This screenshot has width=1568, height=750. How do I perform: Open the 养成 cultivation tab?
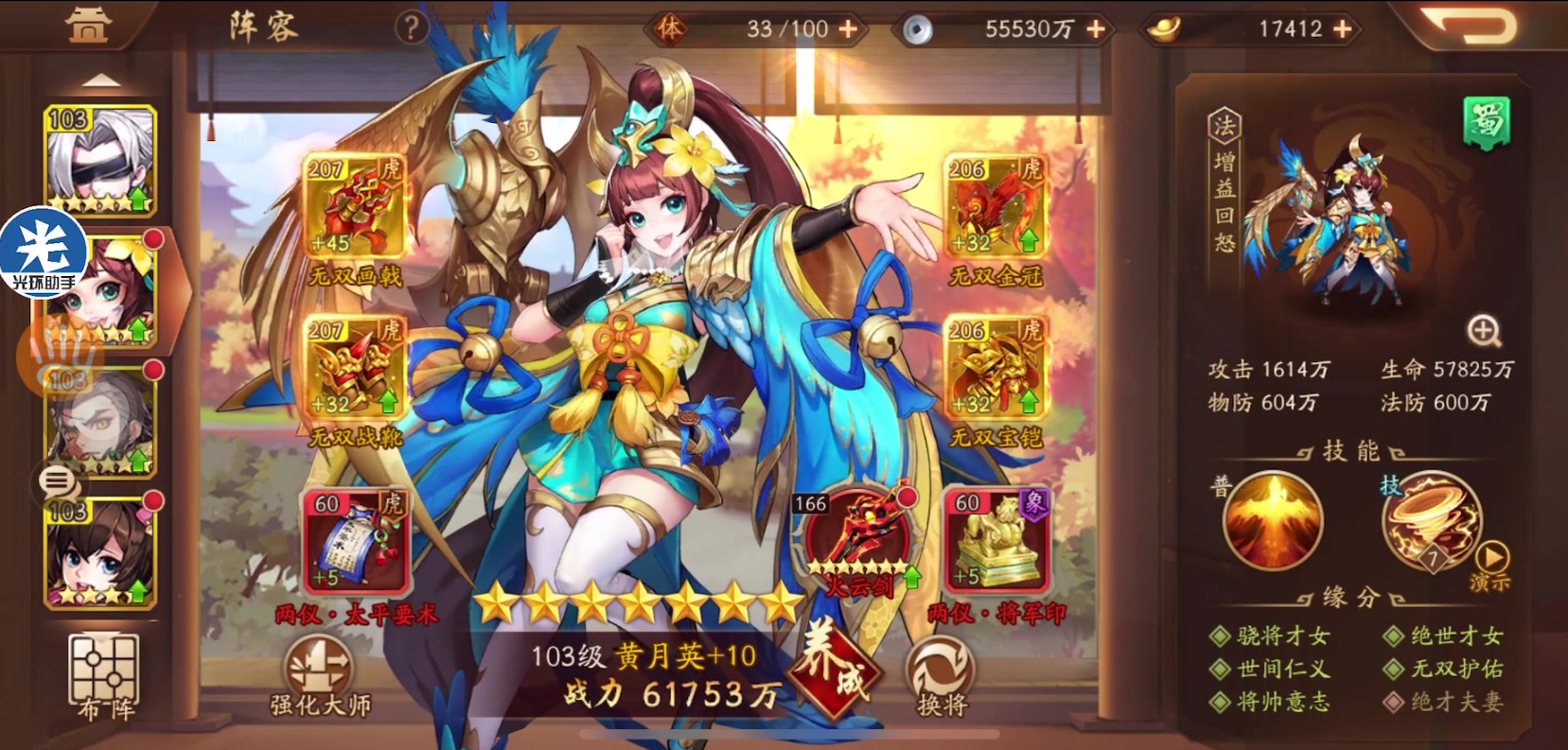[x=831, y=672]
